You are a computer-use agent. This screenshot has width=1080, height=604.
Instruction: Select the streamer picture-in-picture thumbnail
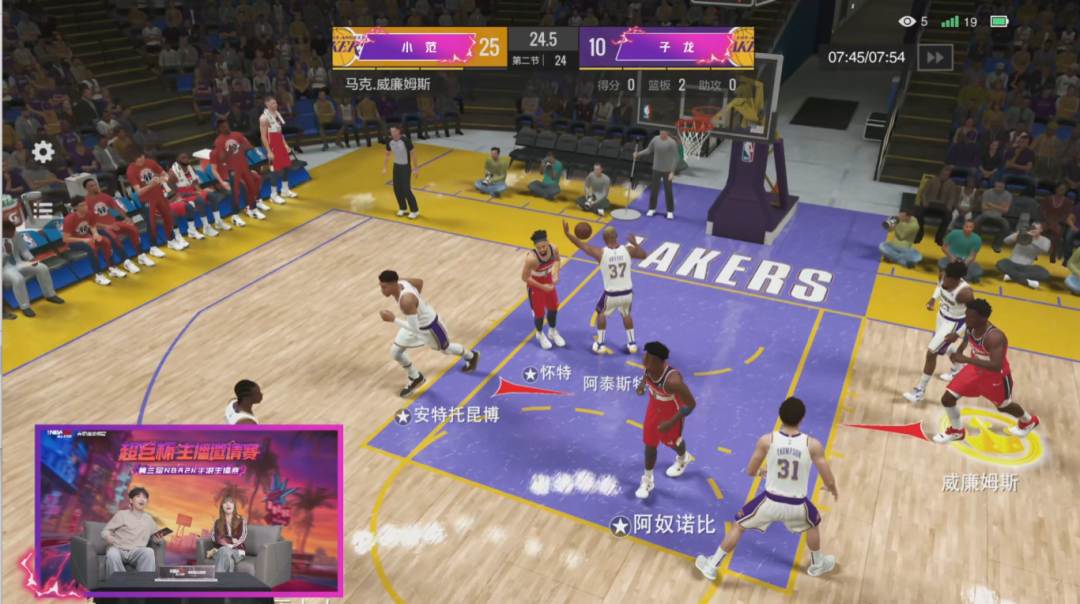point(190,510)
